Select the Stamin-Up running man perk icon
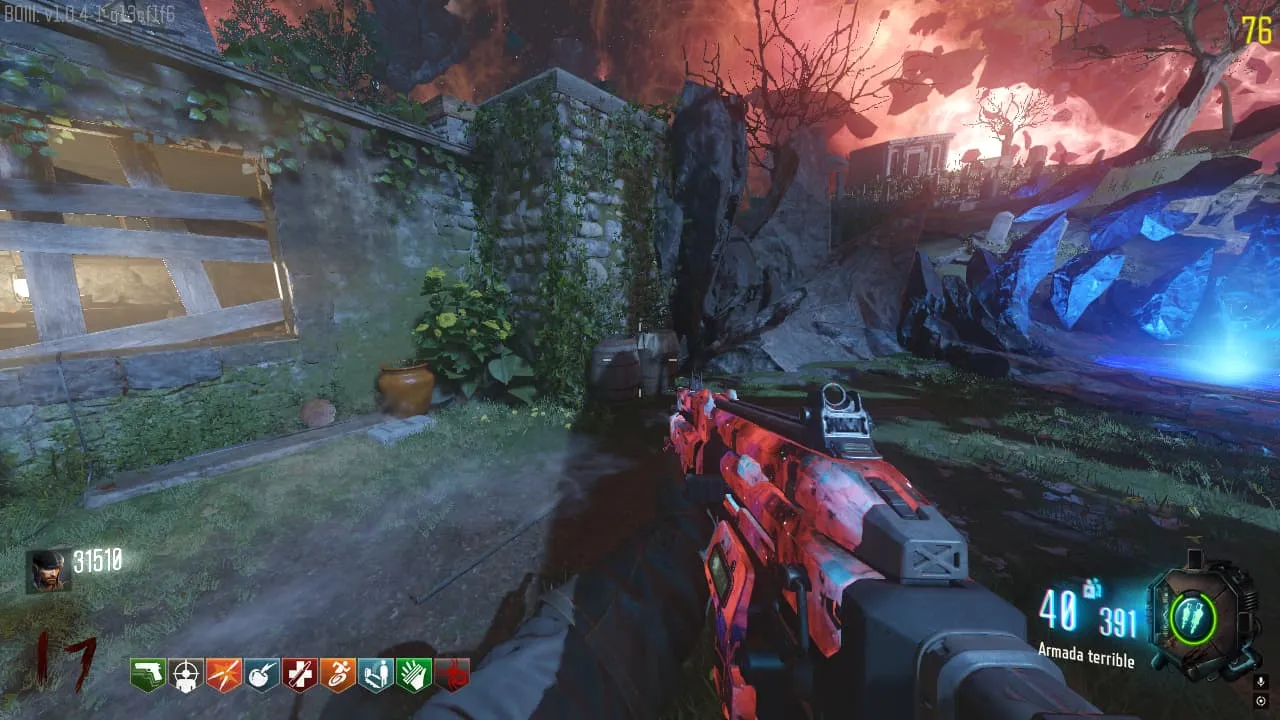The image size is (1280, 720). point(338,675)
